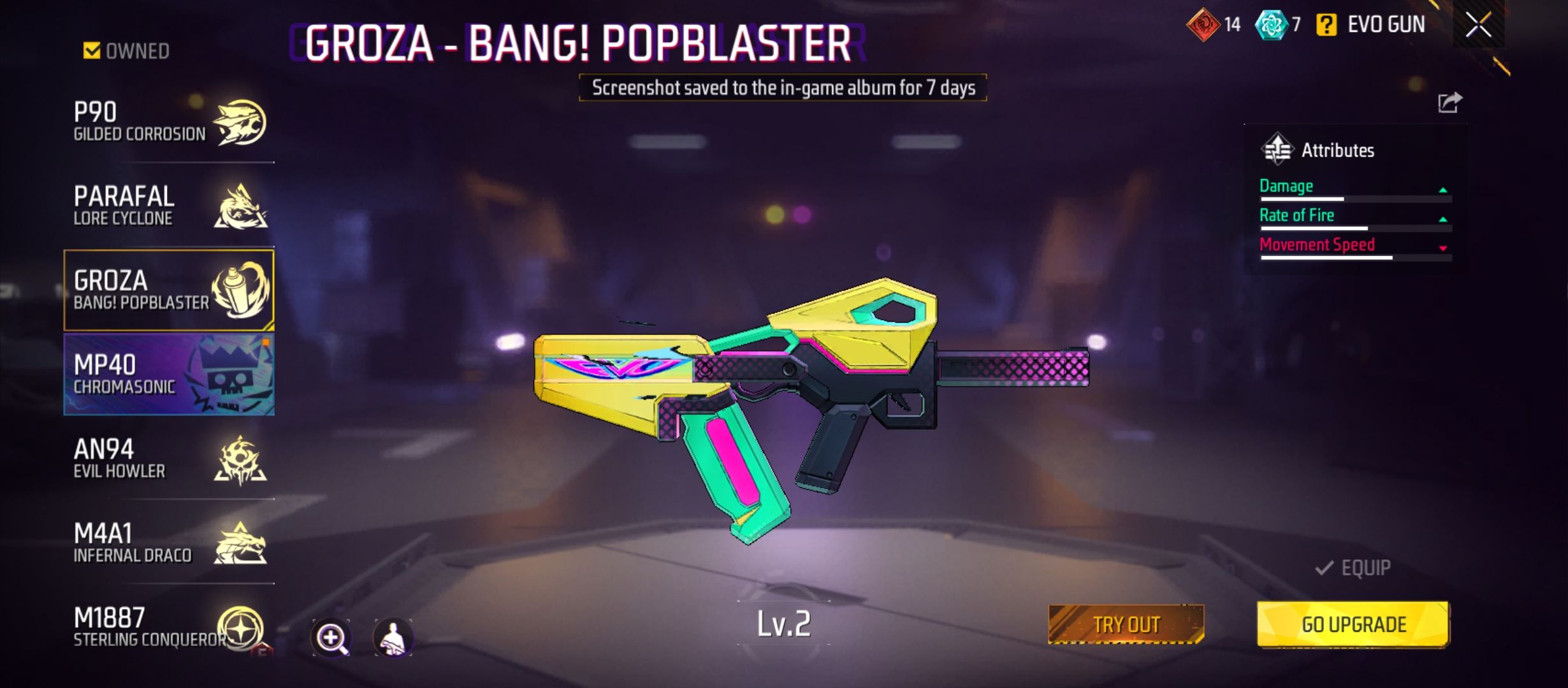This screenshot has width=1568, height=688.
Task: Try out the Groza skin
Action: click(x=1126, y=624)
